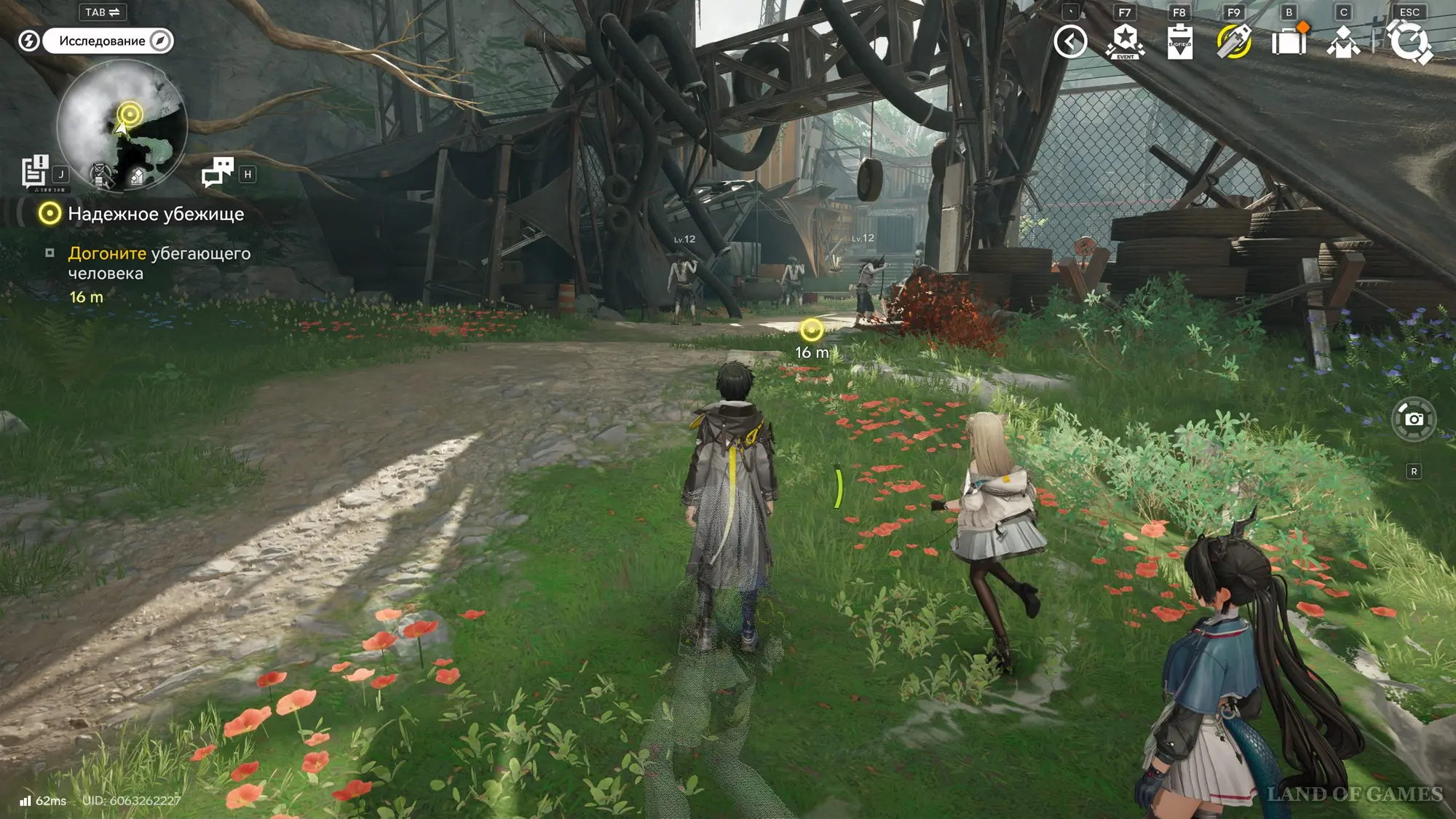Open the suitcase backpack inventory
1456x819 pixels.
pyautogui.click(x=1289, y=41)
